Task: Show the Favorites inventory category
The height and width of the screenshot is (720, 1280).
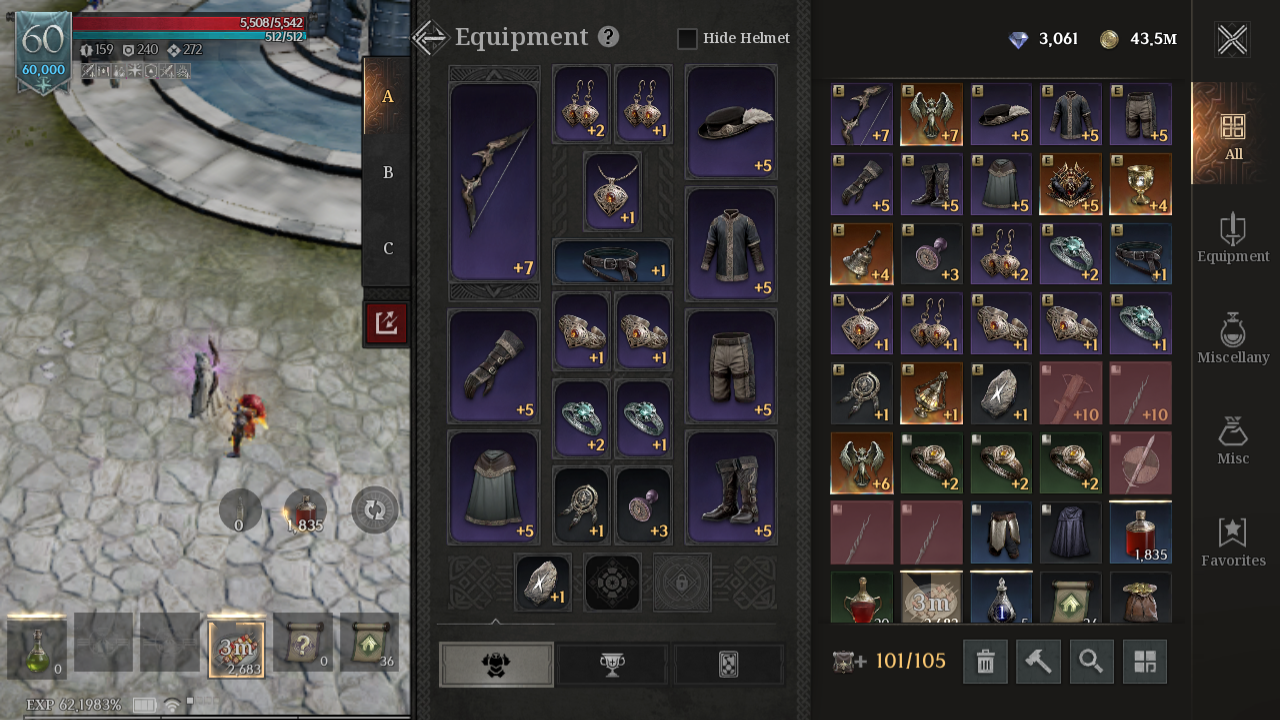Action: 1233,541
